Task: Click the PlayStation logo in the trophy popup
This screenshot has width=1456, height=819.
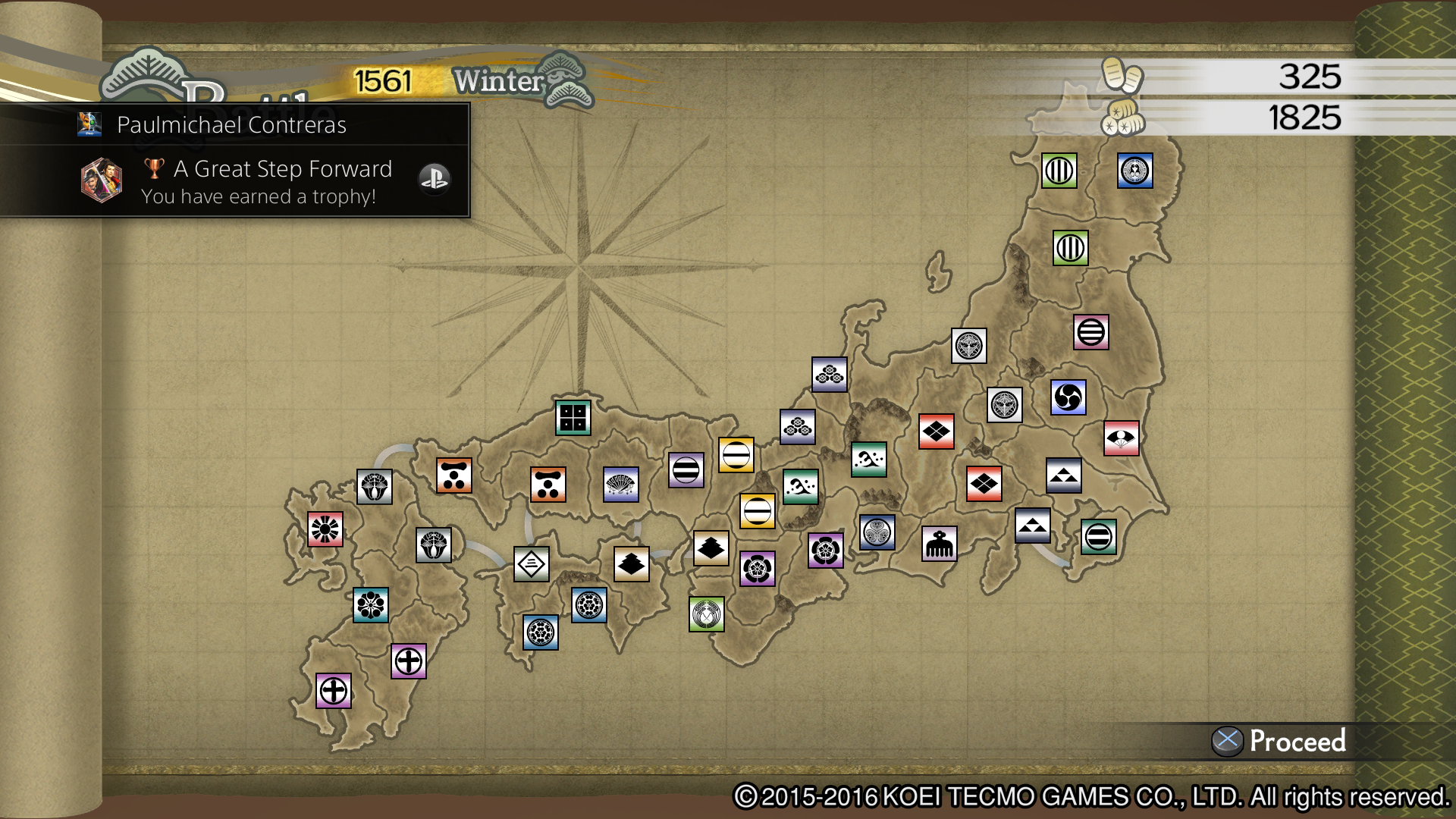Action: [x=434, y=180]
